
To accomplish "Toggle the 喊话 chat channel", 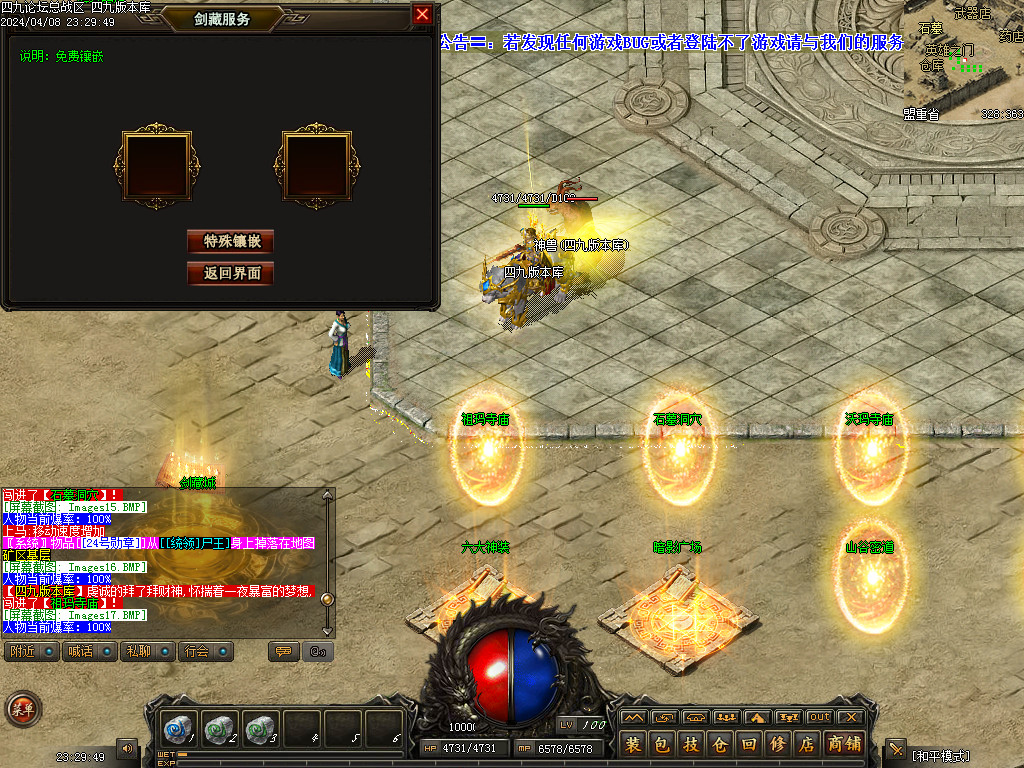I will click(x=88, y=652).
